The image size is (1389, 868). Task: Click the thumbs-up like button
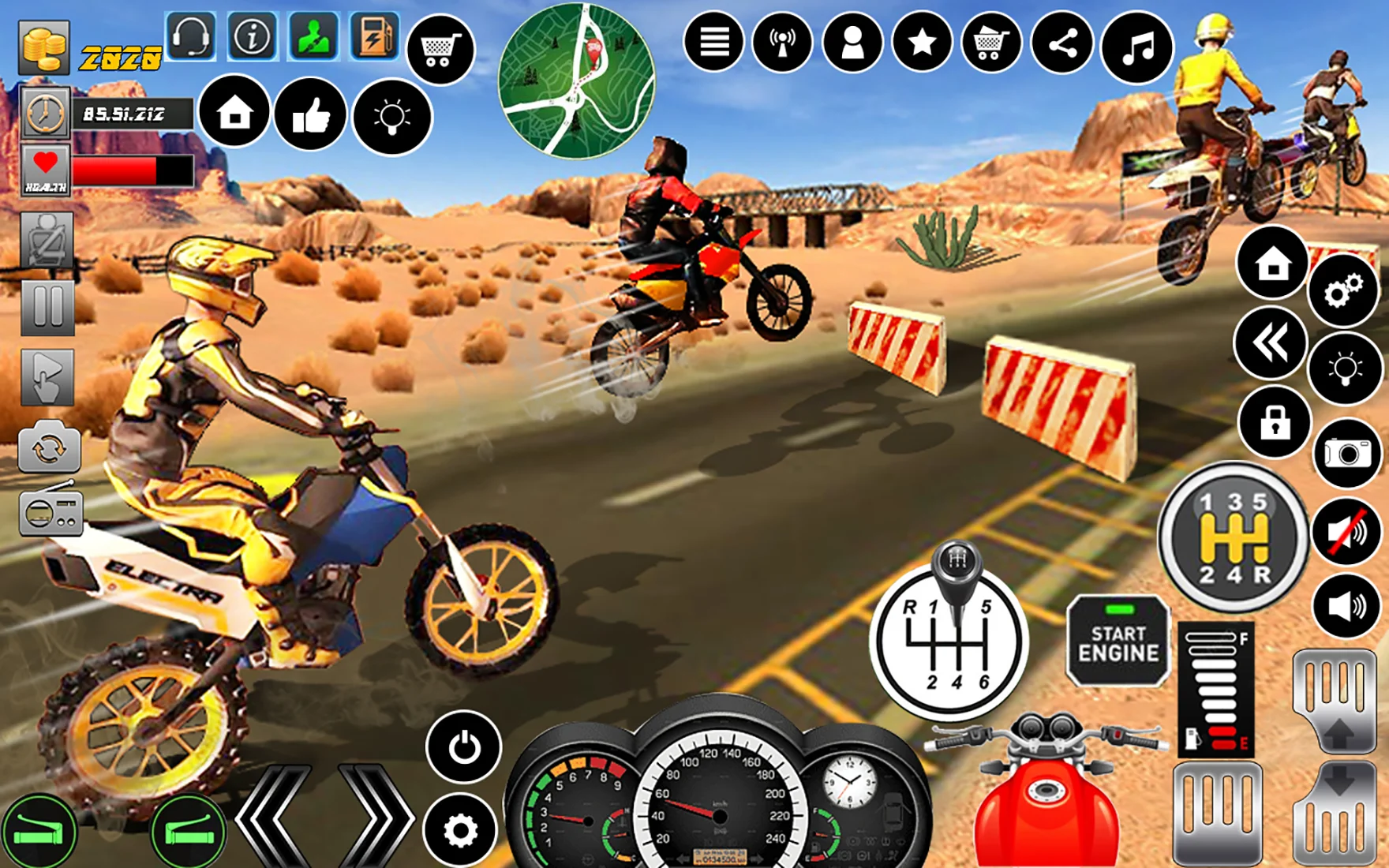pyautogui.click(x=311, y=116)
